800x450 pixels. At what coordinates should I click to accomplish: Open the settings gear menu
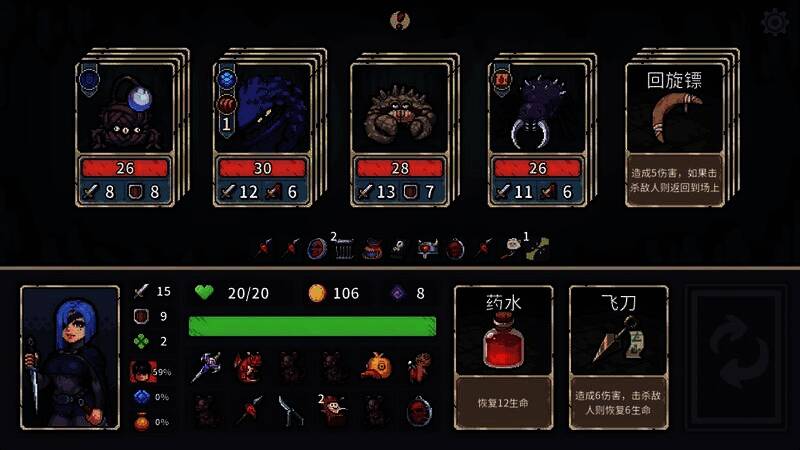[773, 21]
